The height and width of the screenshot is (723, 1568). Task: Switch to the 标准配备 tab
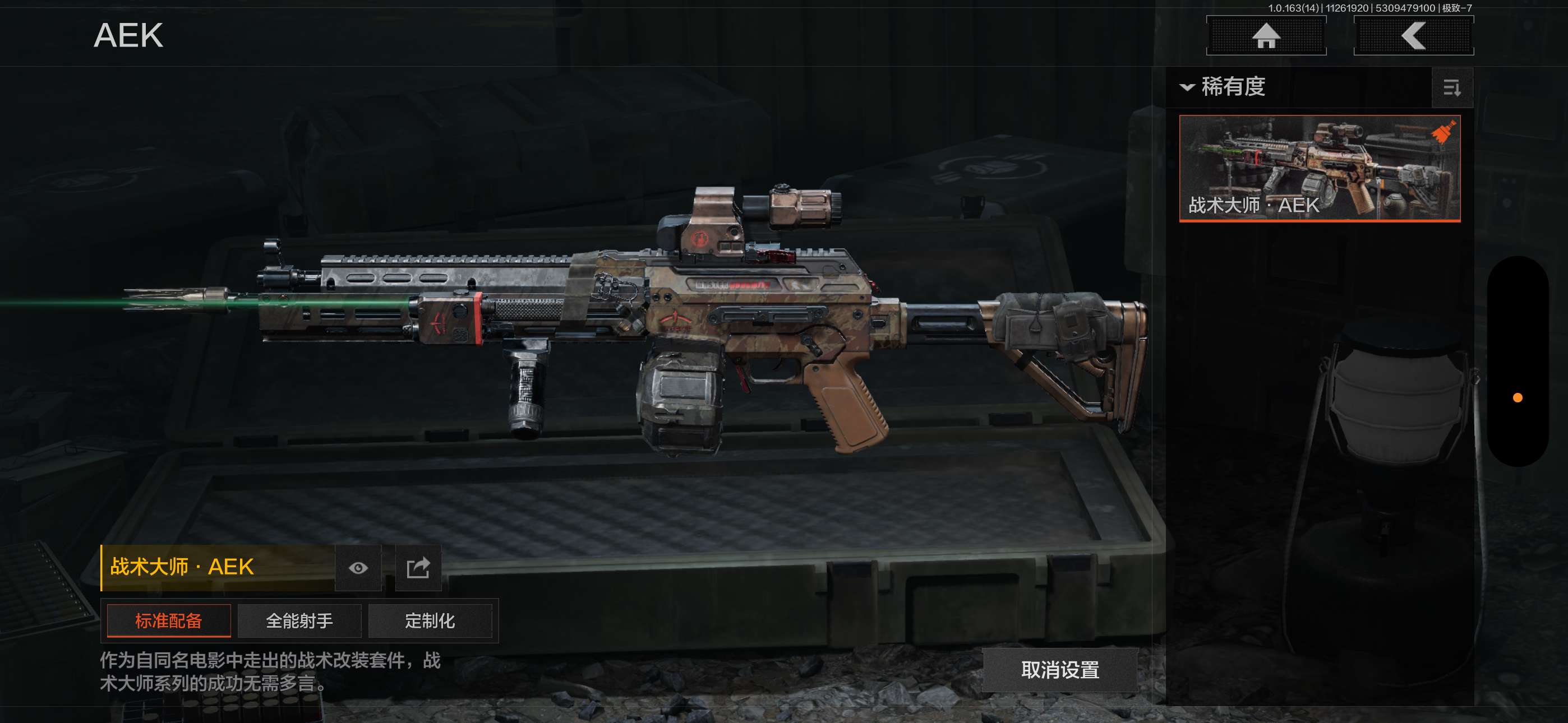(x=169, y=621)
